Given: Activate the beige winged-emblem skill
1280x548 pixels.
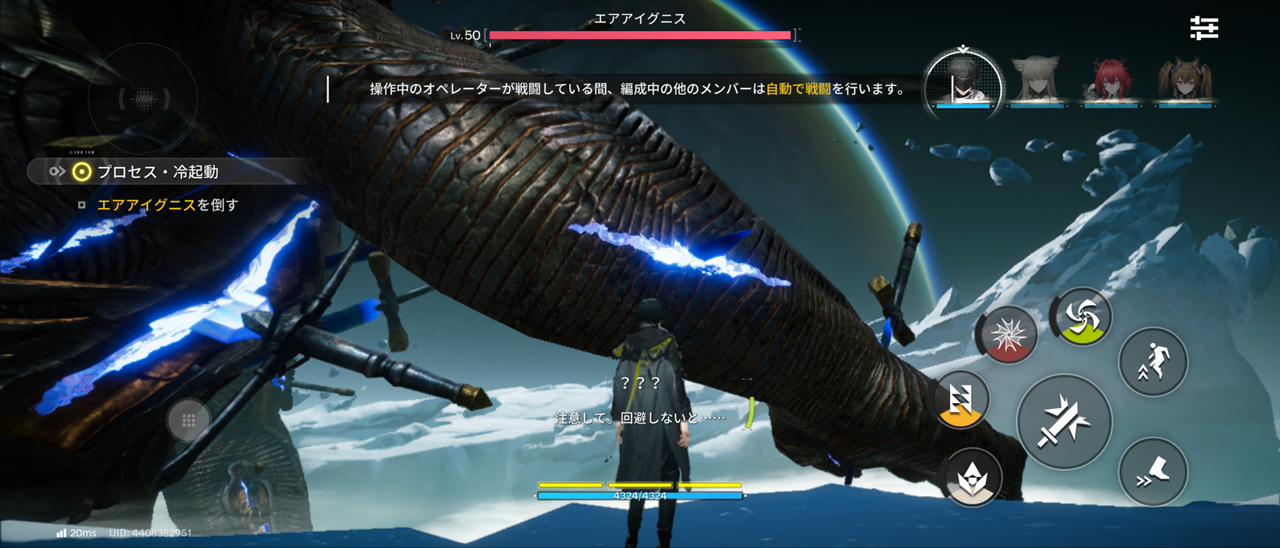Looking at the screenshot, I should click(x=973, y=476).
